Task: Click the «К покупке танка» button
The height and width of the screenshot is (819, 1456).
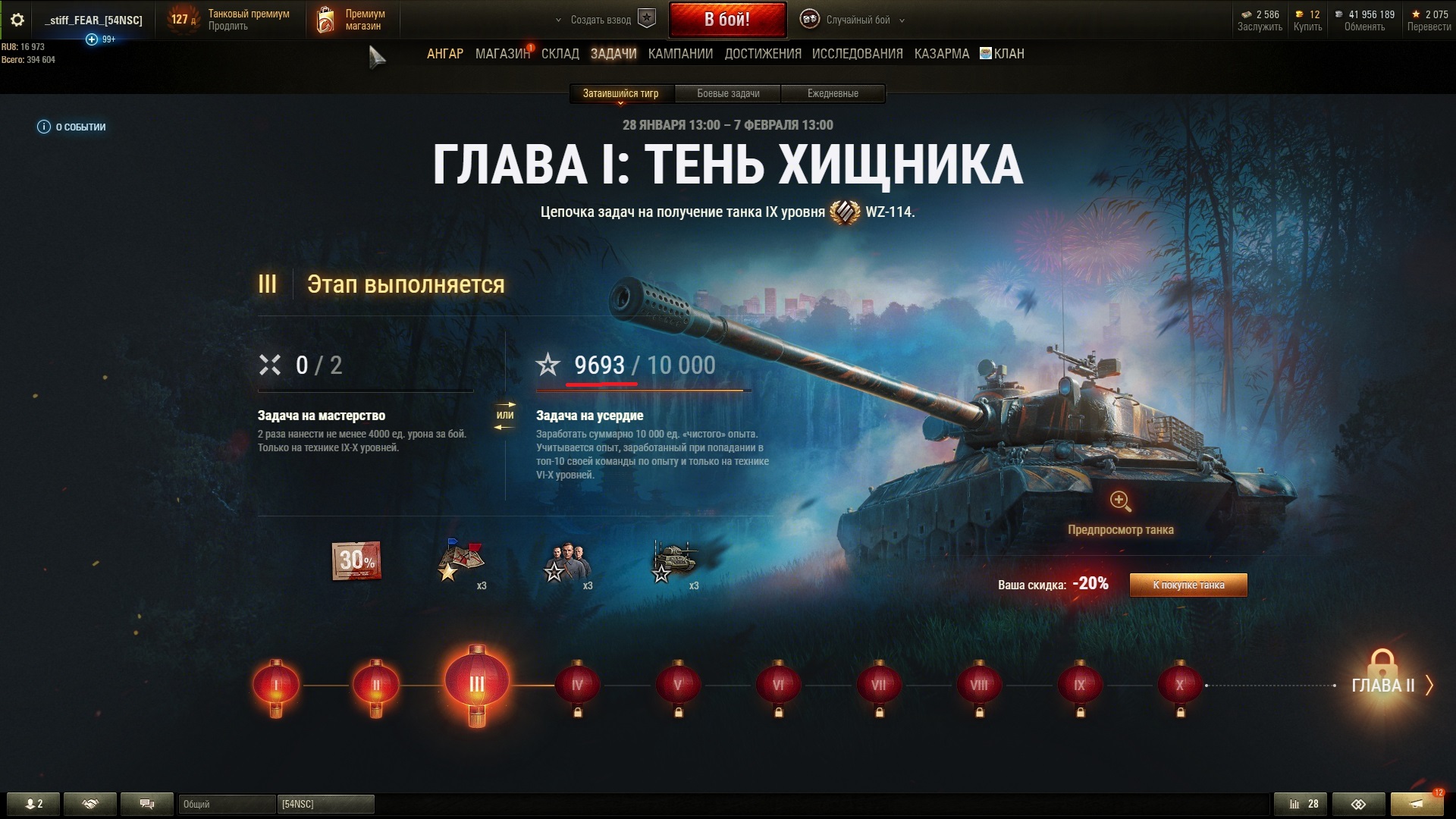Action: coord(1188,585)
